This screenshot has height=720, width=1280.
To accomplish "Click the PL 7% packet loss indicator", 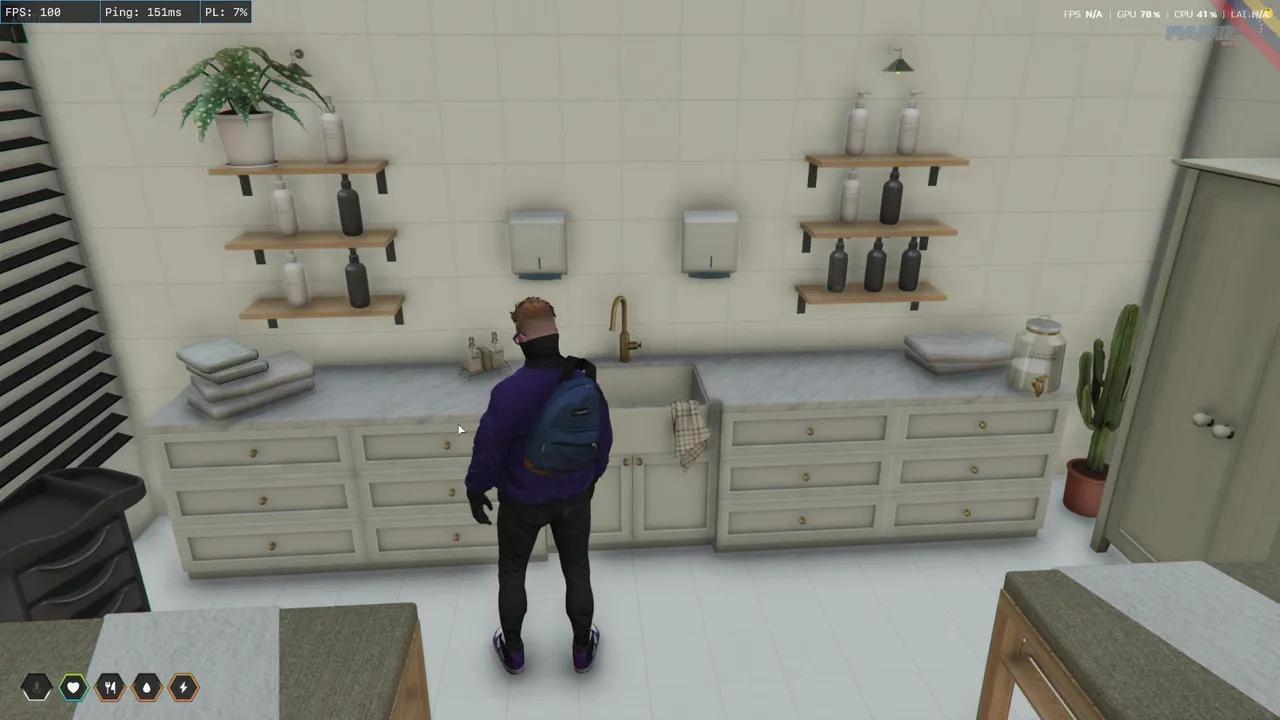I will coord(225,12).
